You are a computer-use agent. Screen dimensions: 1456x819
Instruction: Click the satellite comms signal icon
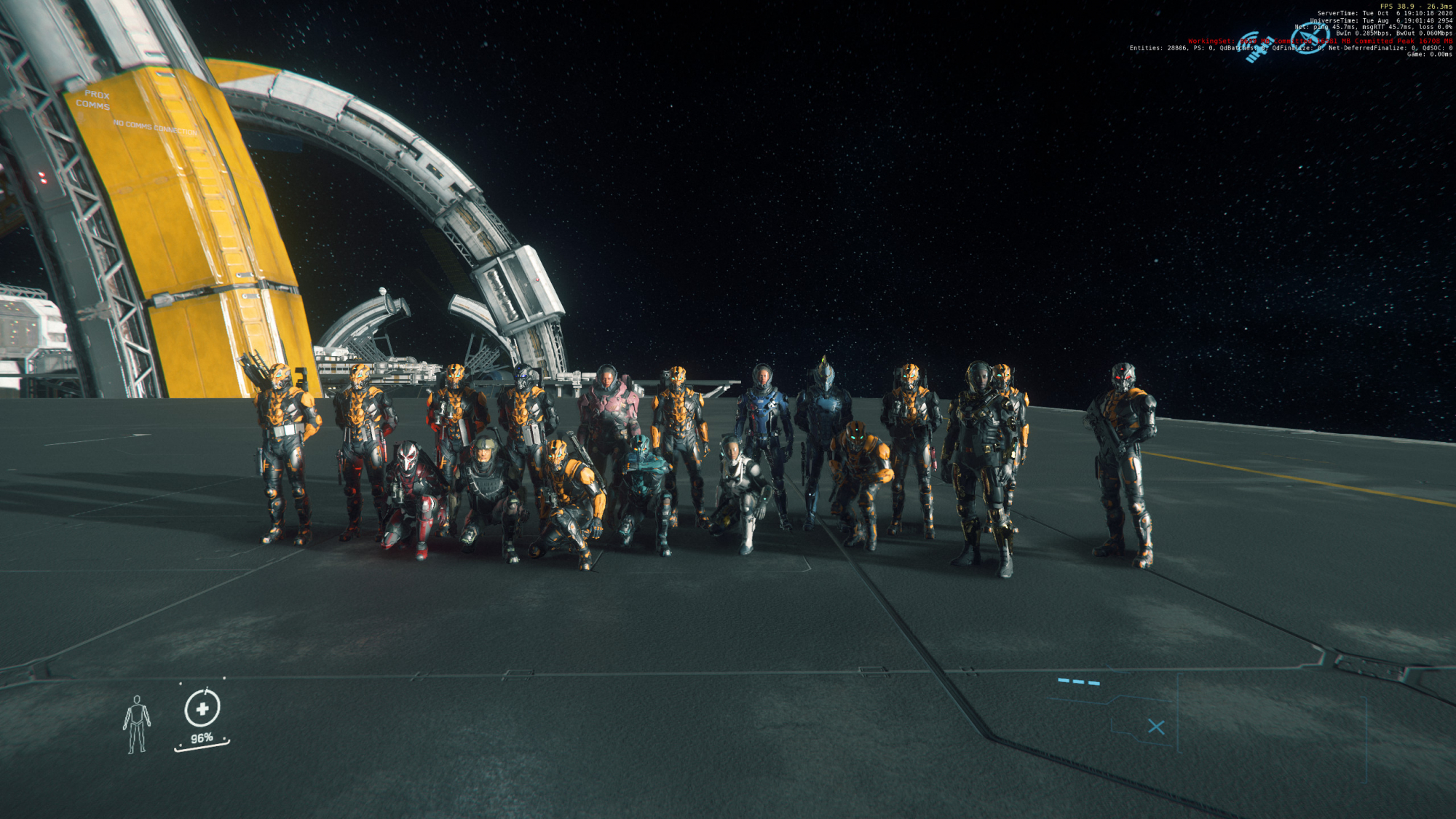coord(1254,47)
